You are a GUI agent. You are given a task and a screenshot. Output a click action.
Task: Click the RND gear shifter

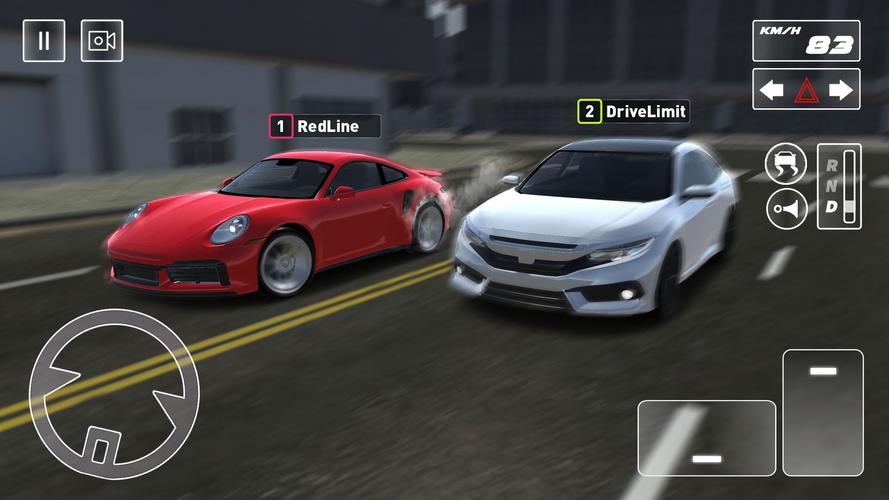tap(838, 186)
